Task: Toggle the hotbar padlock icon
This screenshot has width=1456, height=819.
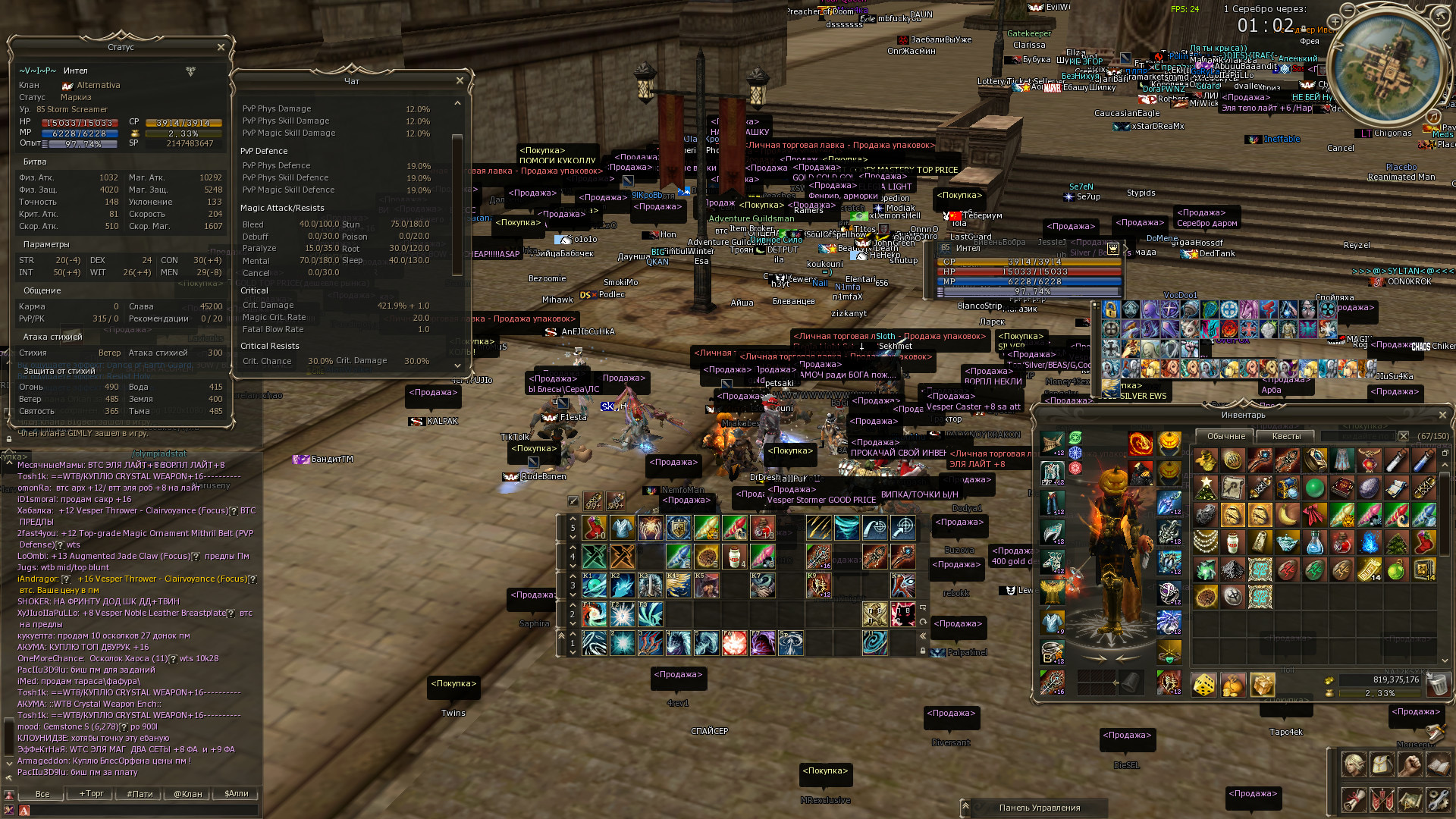Action: tap(923, 651)
